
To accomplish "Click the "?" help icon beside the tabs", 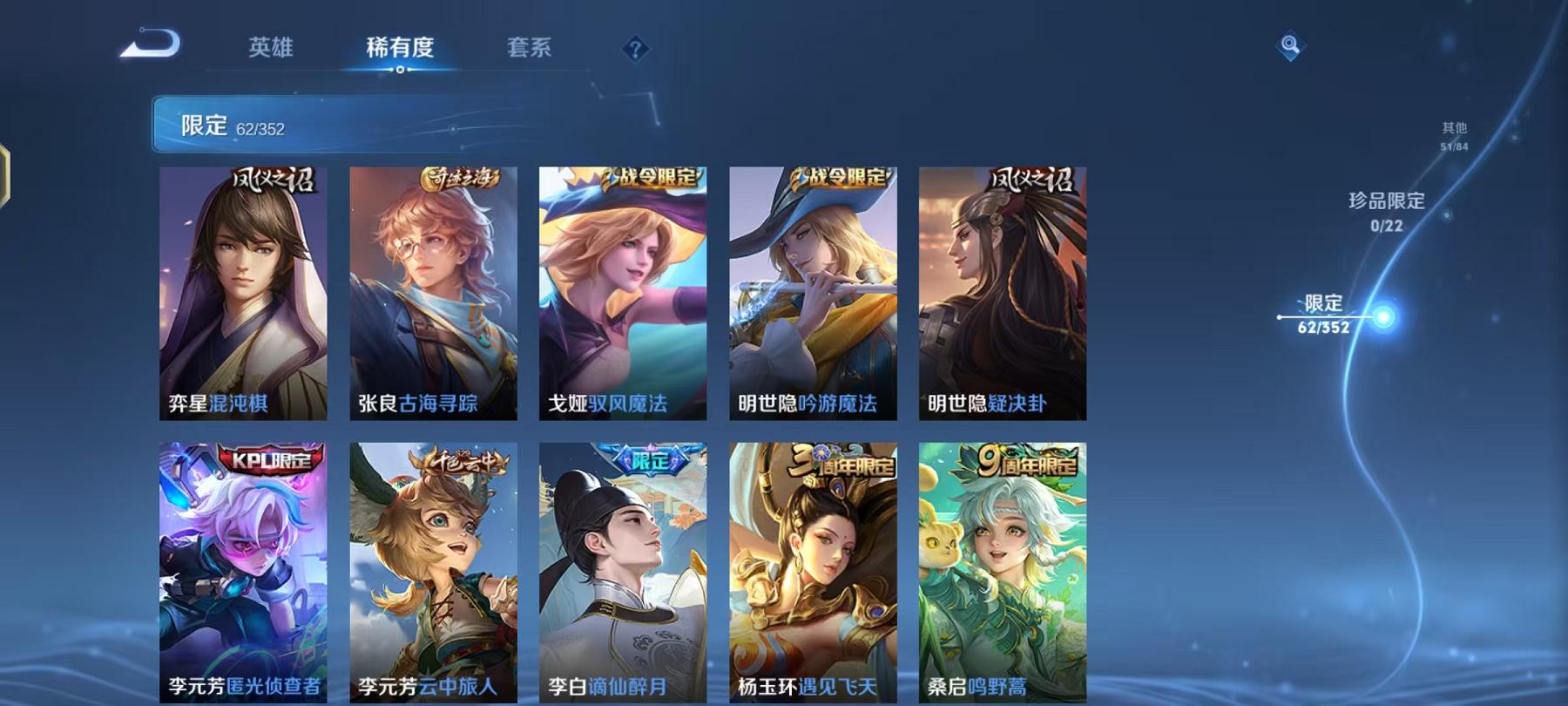I will coord(637,50).
